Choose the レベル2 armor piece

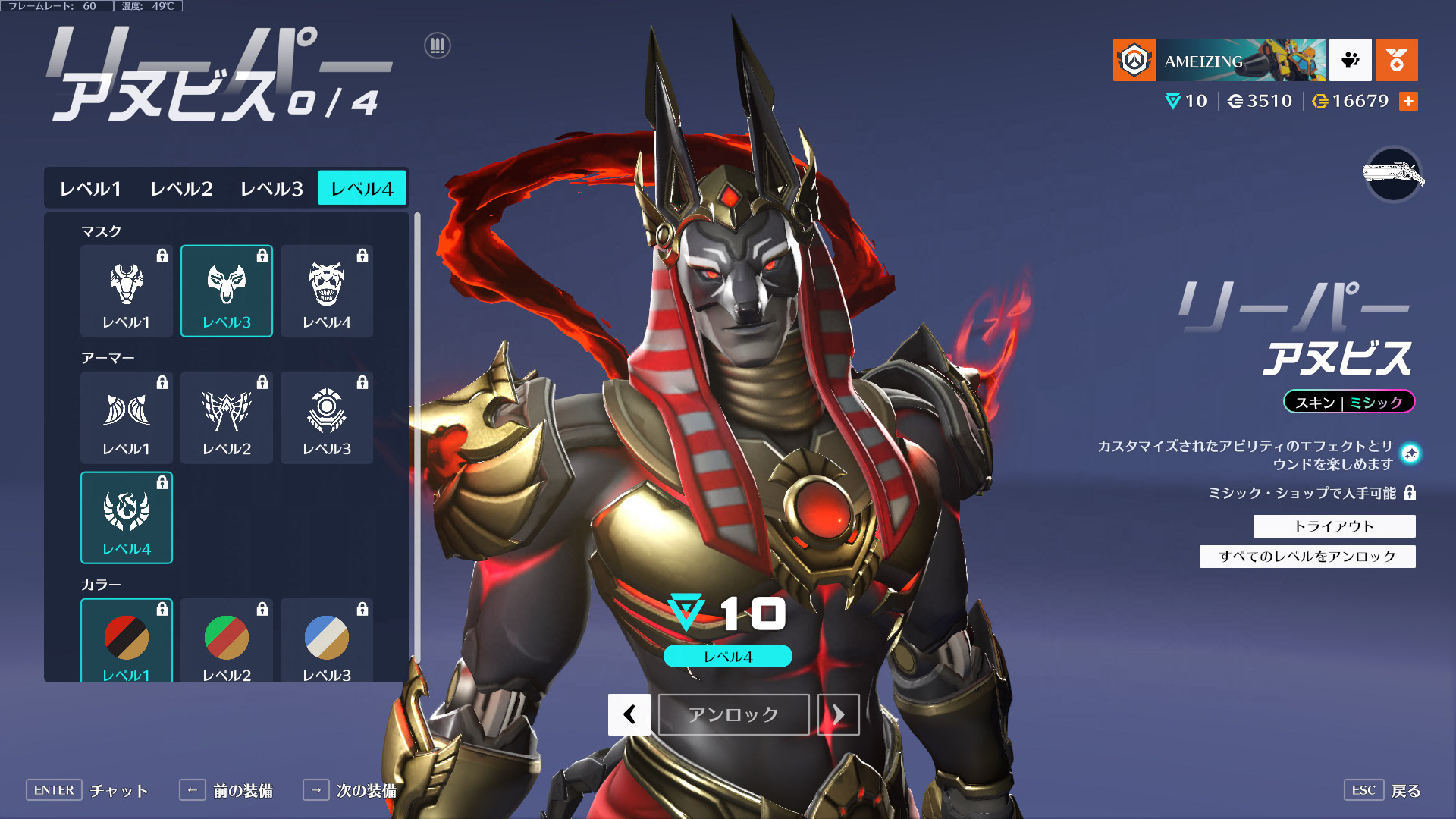tap(227, 417)
